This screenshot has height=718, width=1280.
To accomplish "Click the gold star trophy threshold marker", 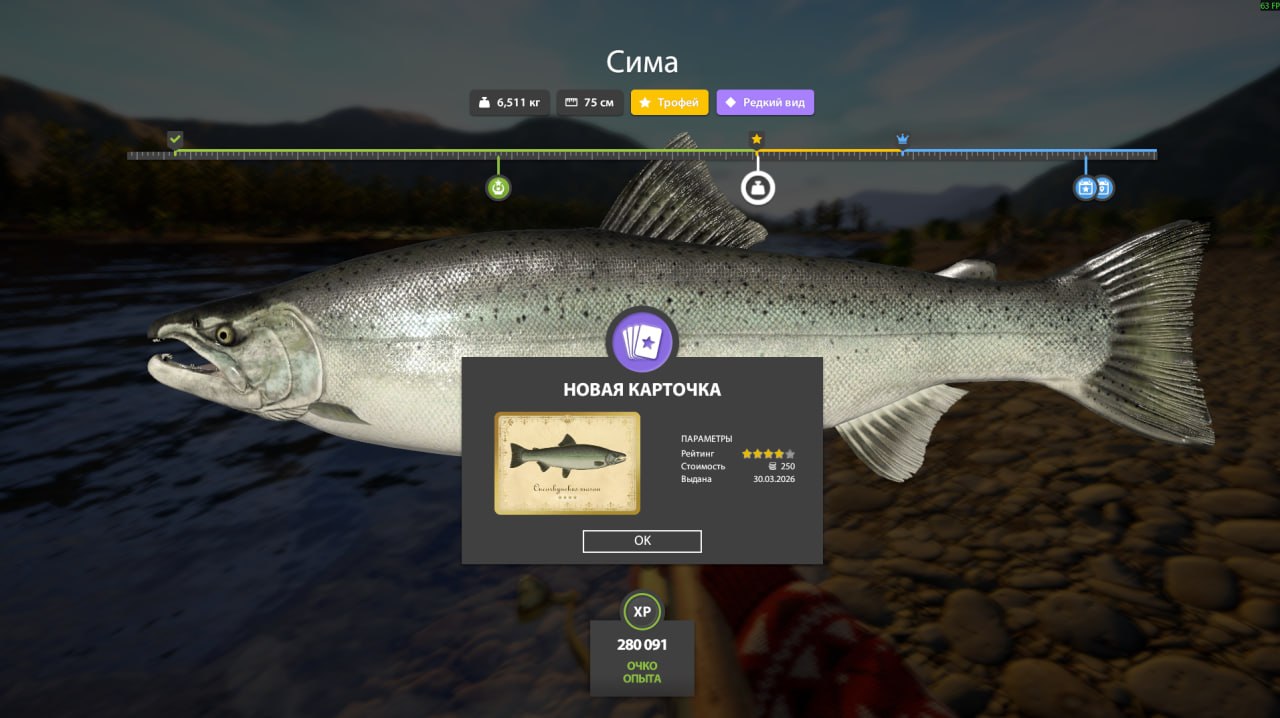I will 757,139.
